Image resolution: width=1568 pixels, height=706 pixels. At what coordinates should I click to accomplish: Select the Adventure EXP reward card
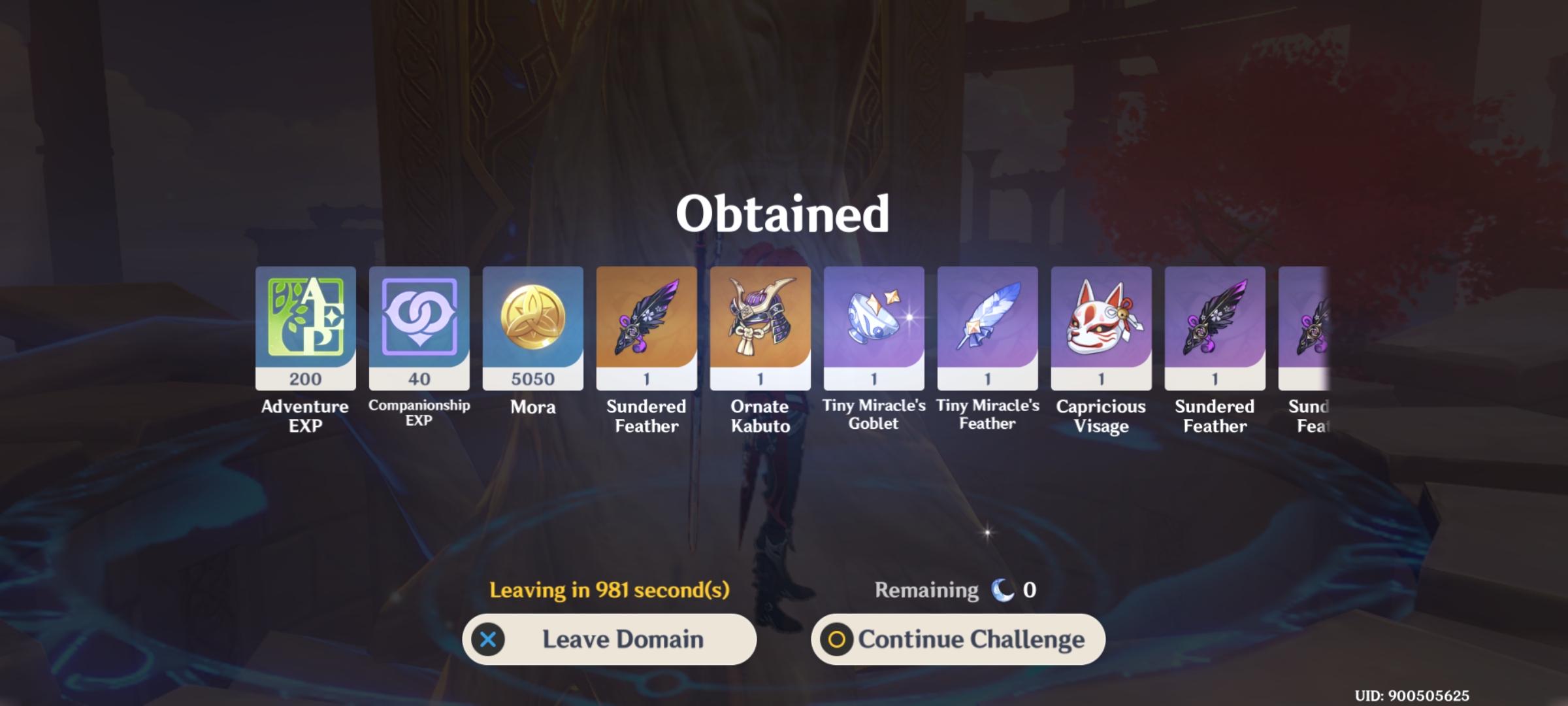coord(305,326)
